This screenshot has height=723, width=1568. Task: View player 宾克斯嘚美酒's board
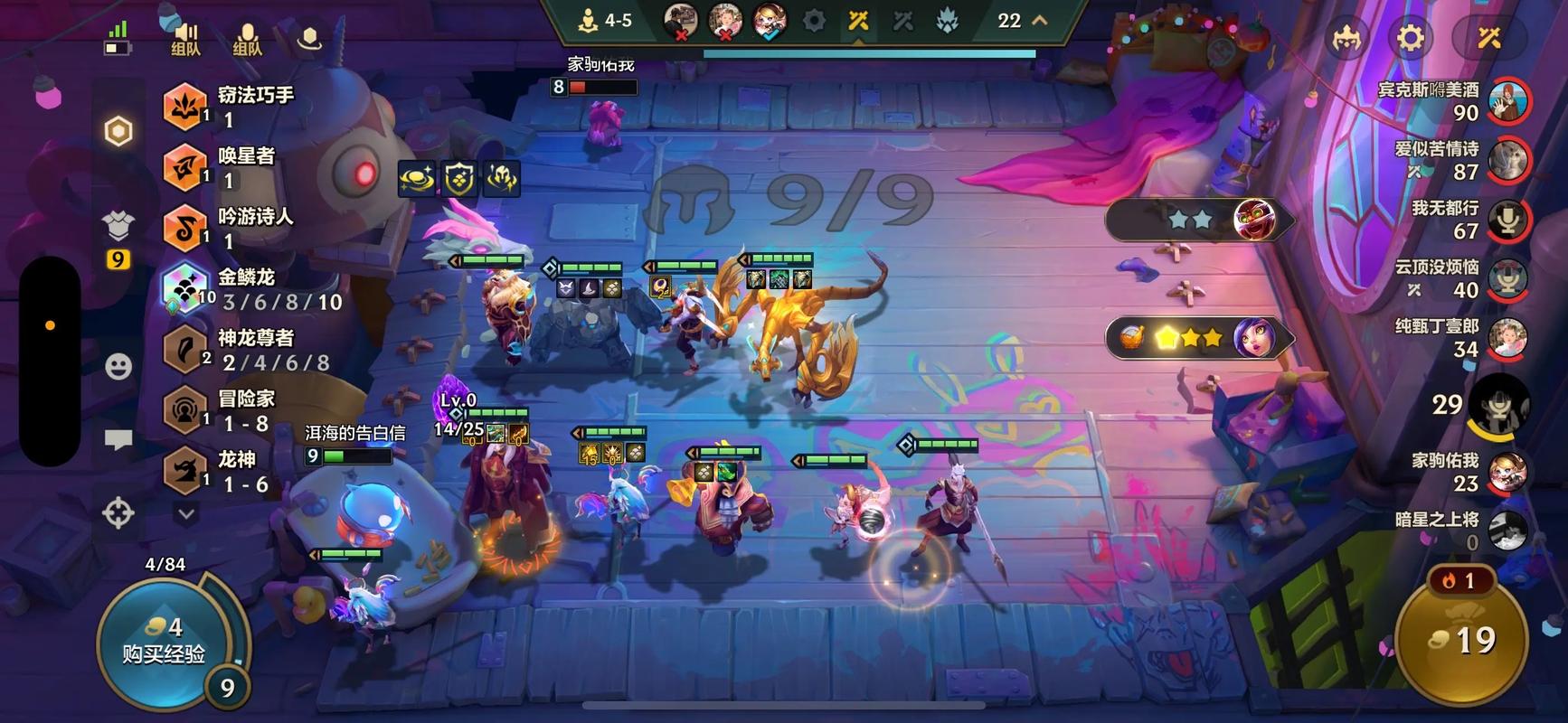(1507, 101)
